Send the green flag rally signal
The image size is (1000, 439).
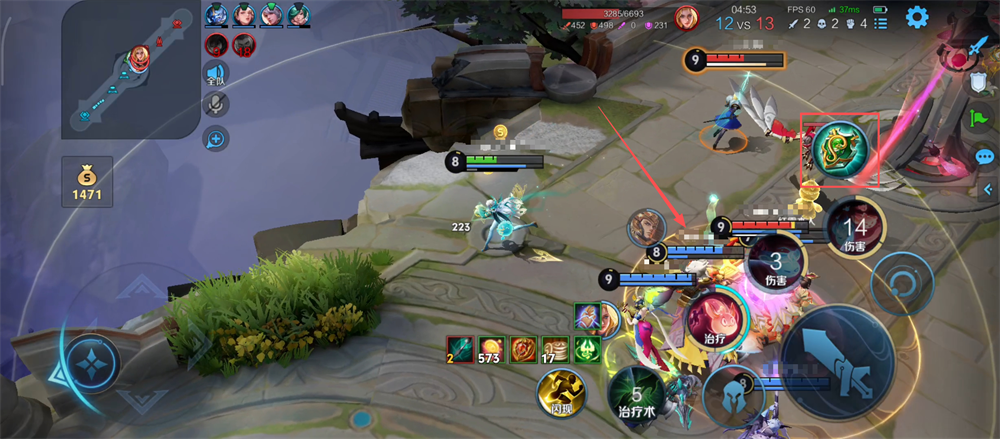[977, 116]
